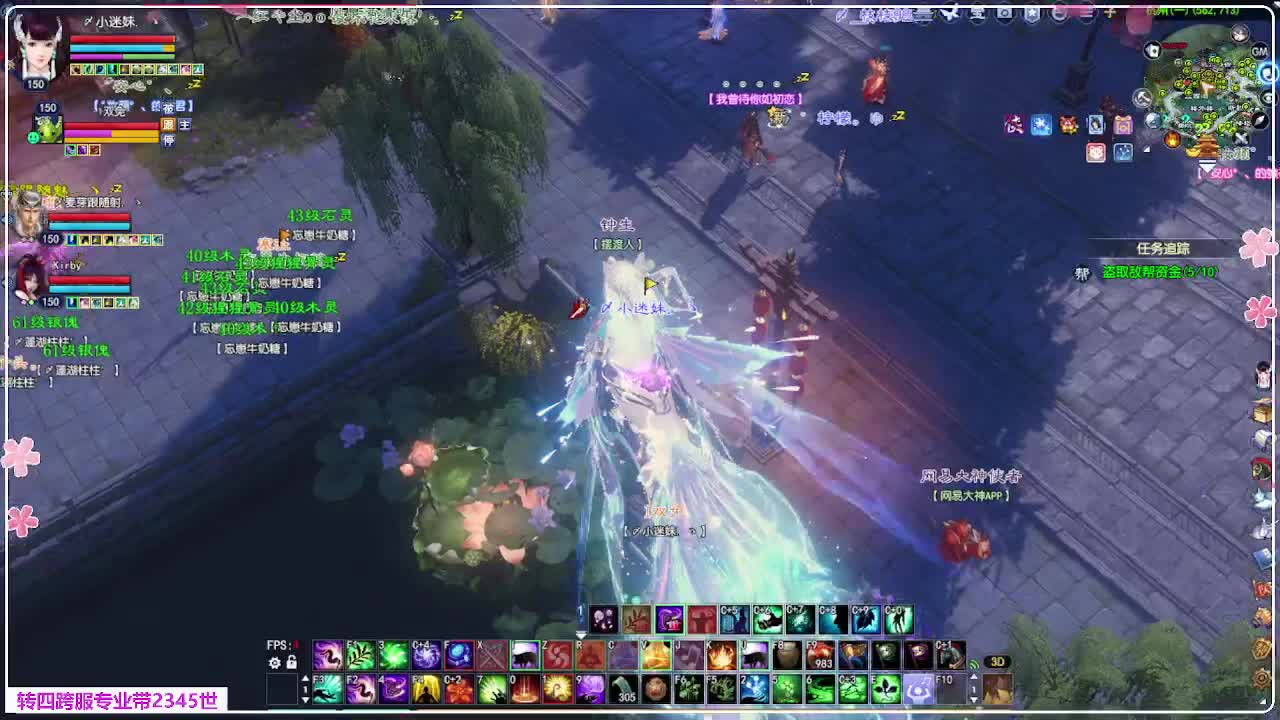Viewport: 1280px width, 720px height.
Task: Activate the bonfire skill bound to K
Action: click(721, 656)
